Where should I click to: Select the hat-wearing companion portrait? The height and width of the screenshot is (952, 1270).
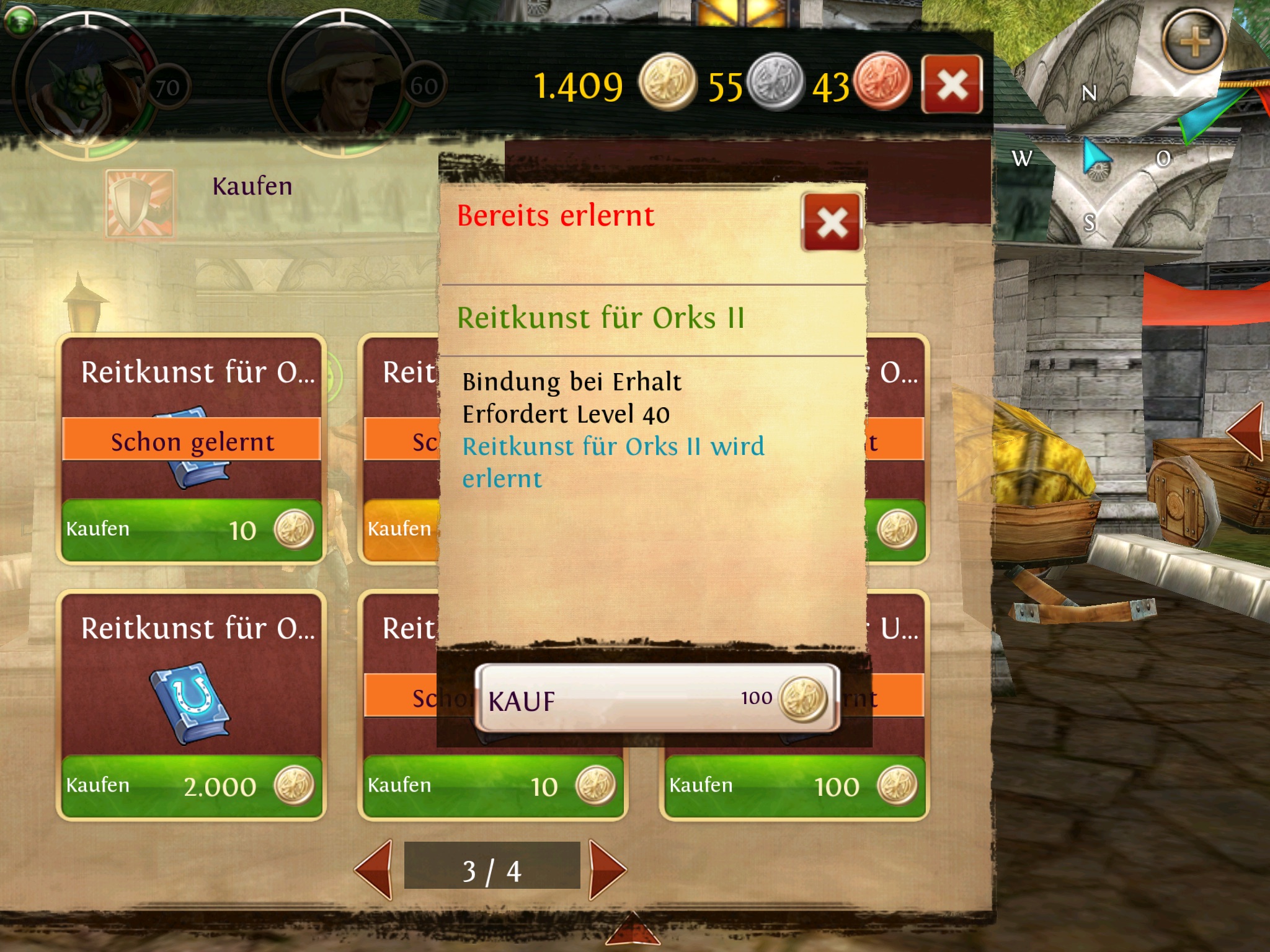(x=341, y=84)
